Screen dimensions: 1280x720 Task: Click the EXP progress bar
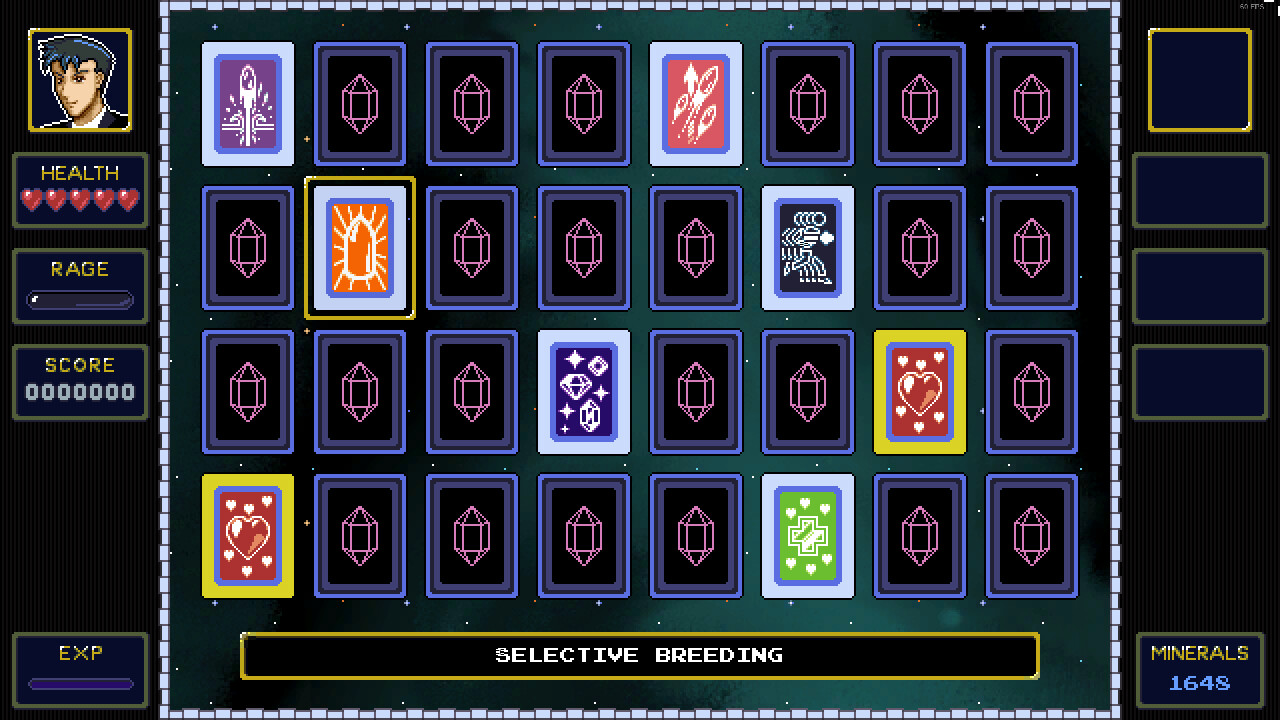click(x=80, y=684)
